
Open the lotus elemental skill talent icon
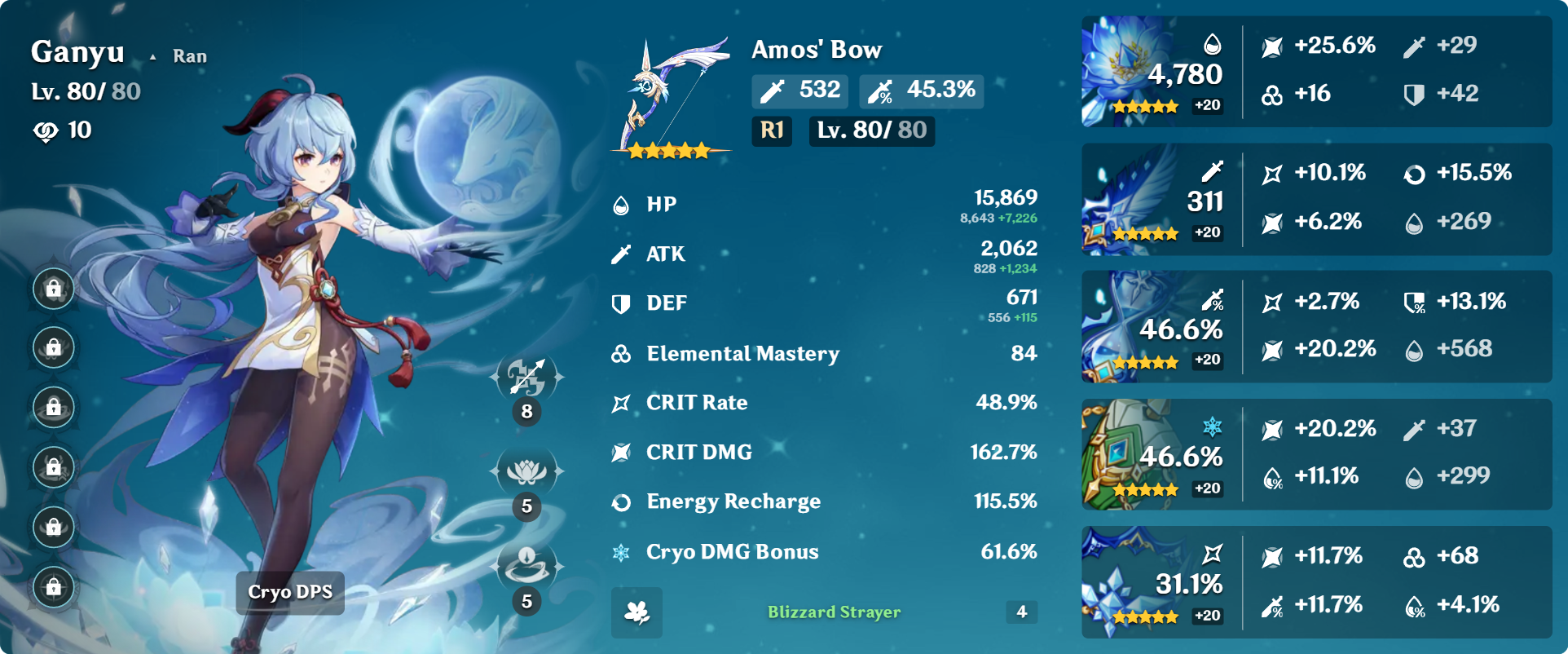coord(526,471)
